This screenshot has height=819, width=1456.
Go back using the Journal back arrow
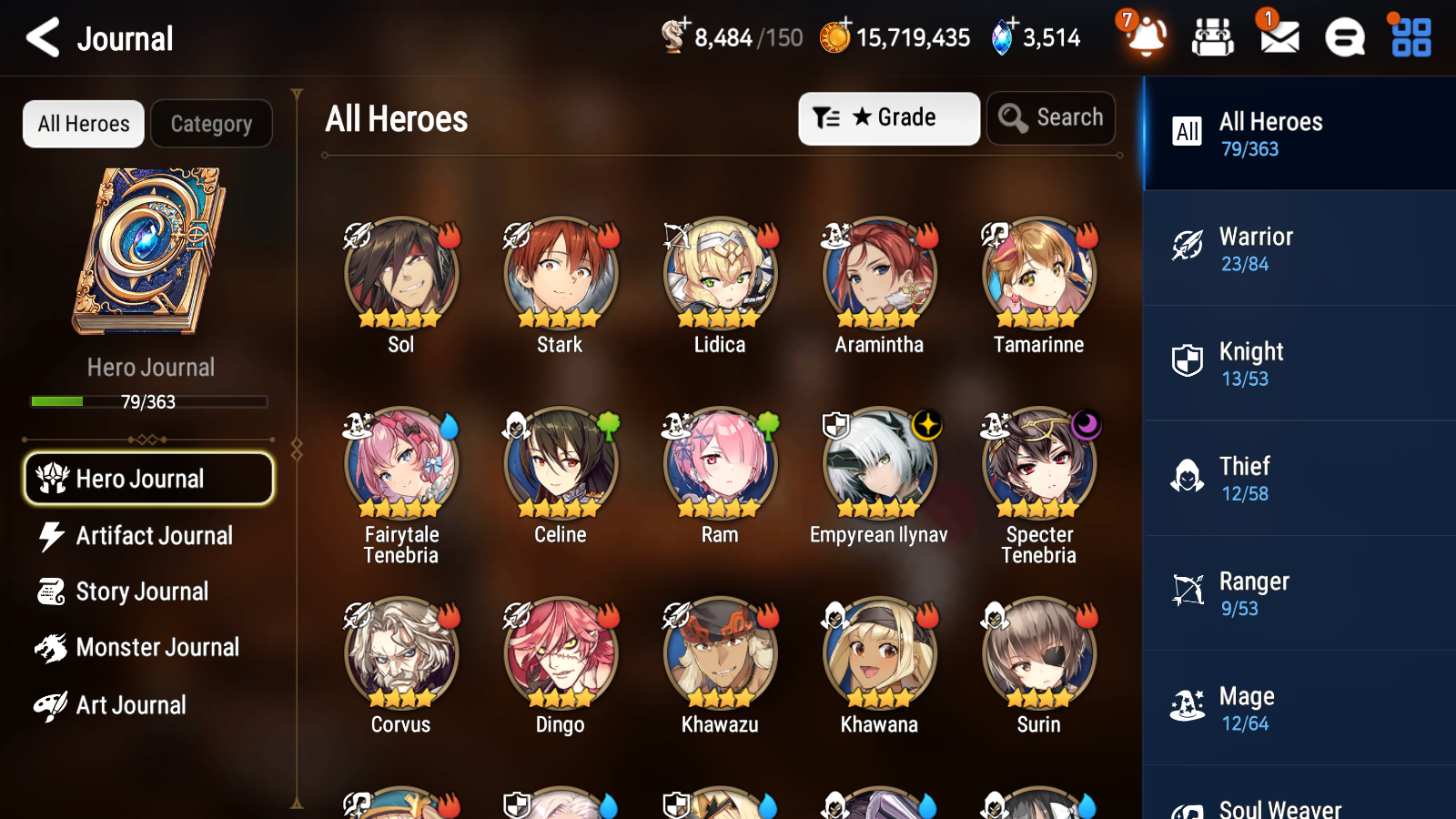41,37
